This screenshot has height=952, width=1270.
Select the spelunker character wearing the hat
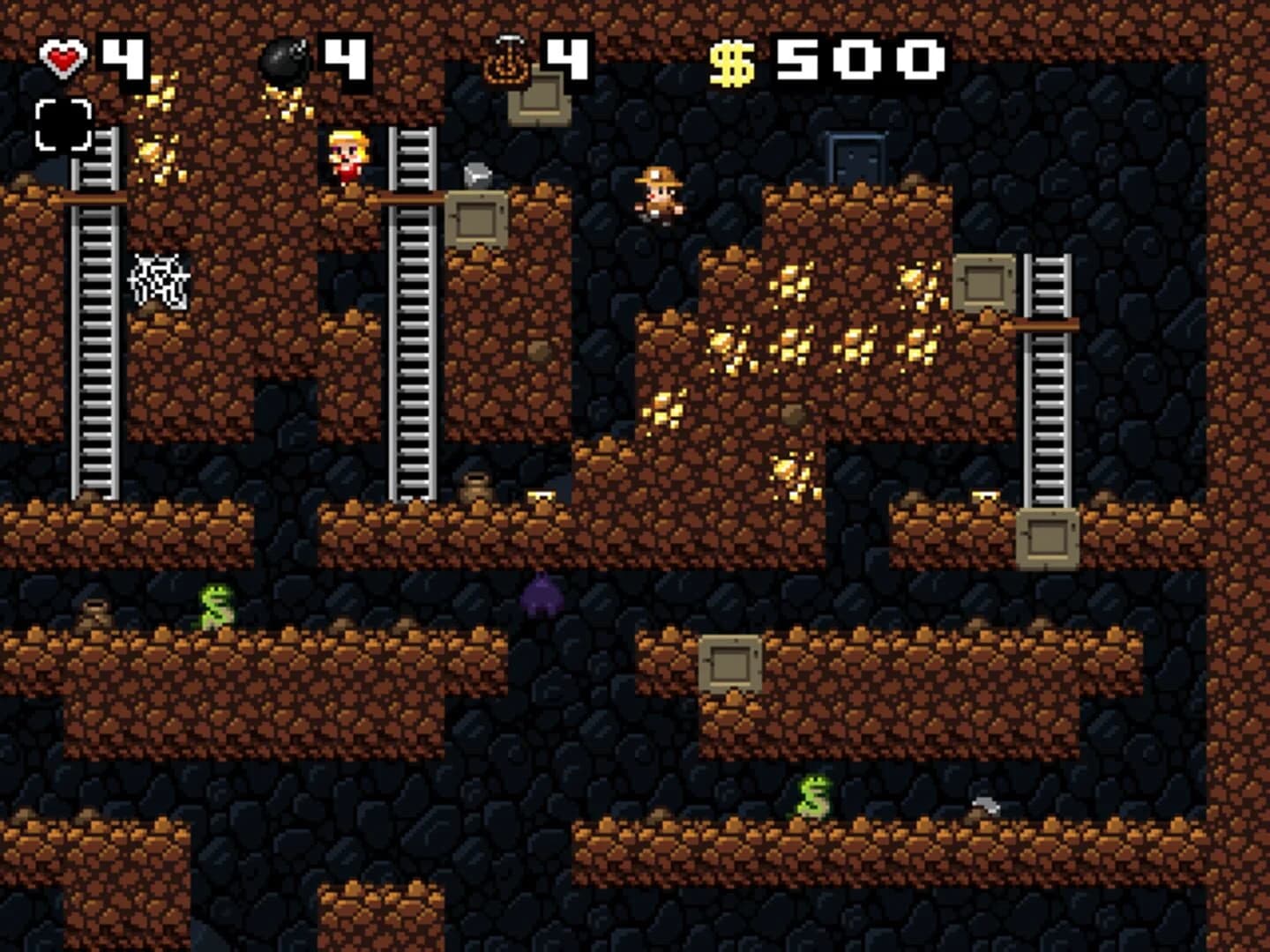point(660,196)
